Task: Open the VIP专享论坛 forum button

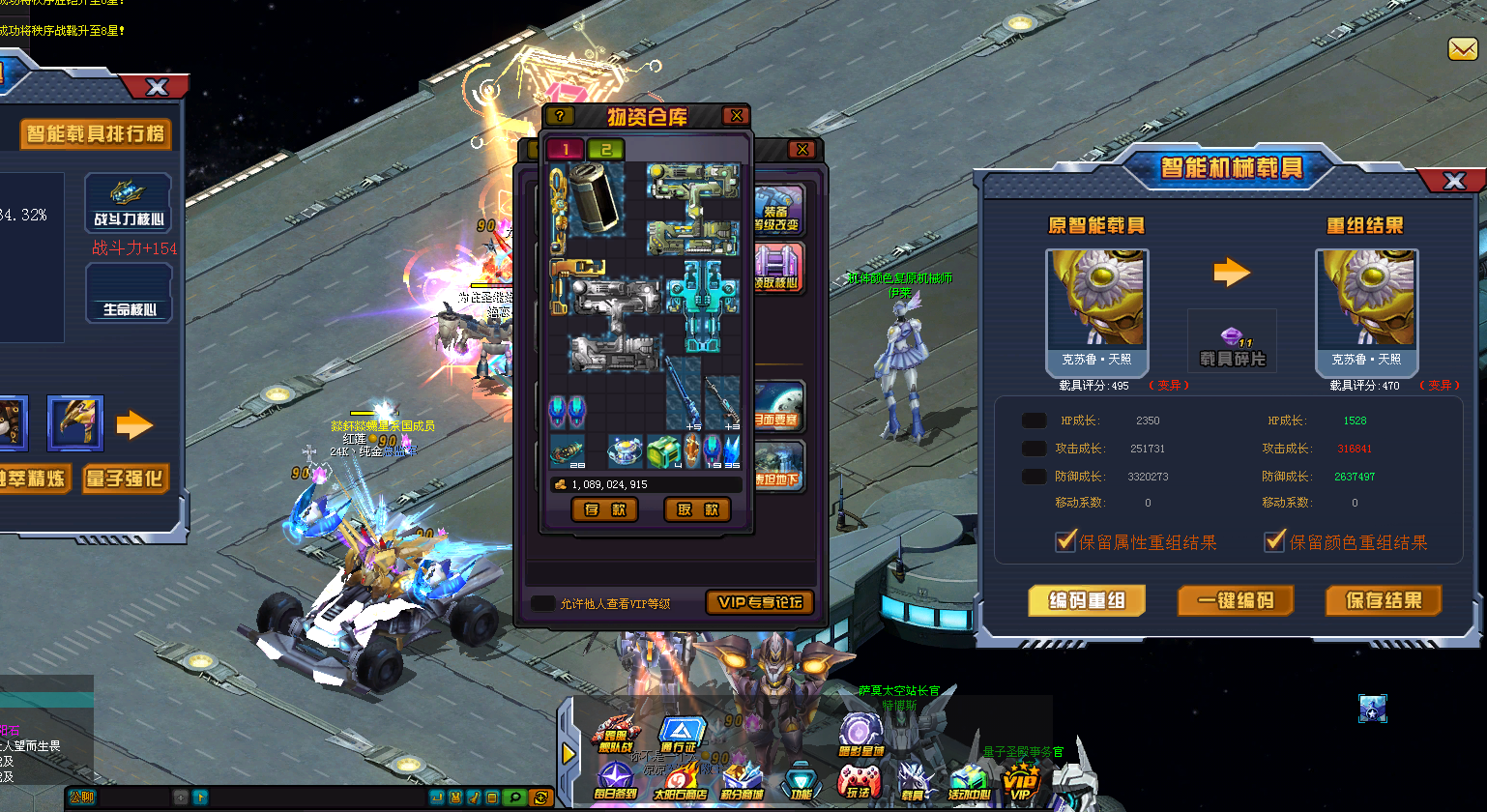Action: [x=760, y=602]
